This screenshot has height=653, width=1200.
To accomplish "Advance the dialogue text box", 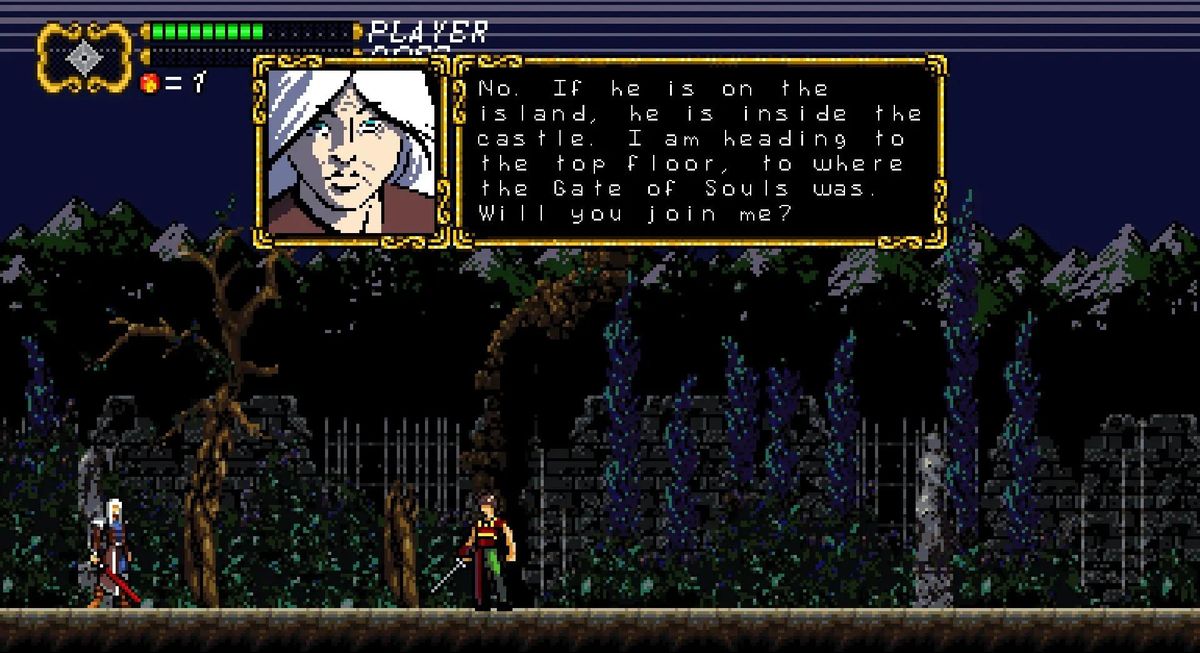I will pos(699,150).
